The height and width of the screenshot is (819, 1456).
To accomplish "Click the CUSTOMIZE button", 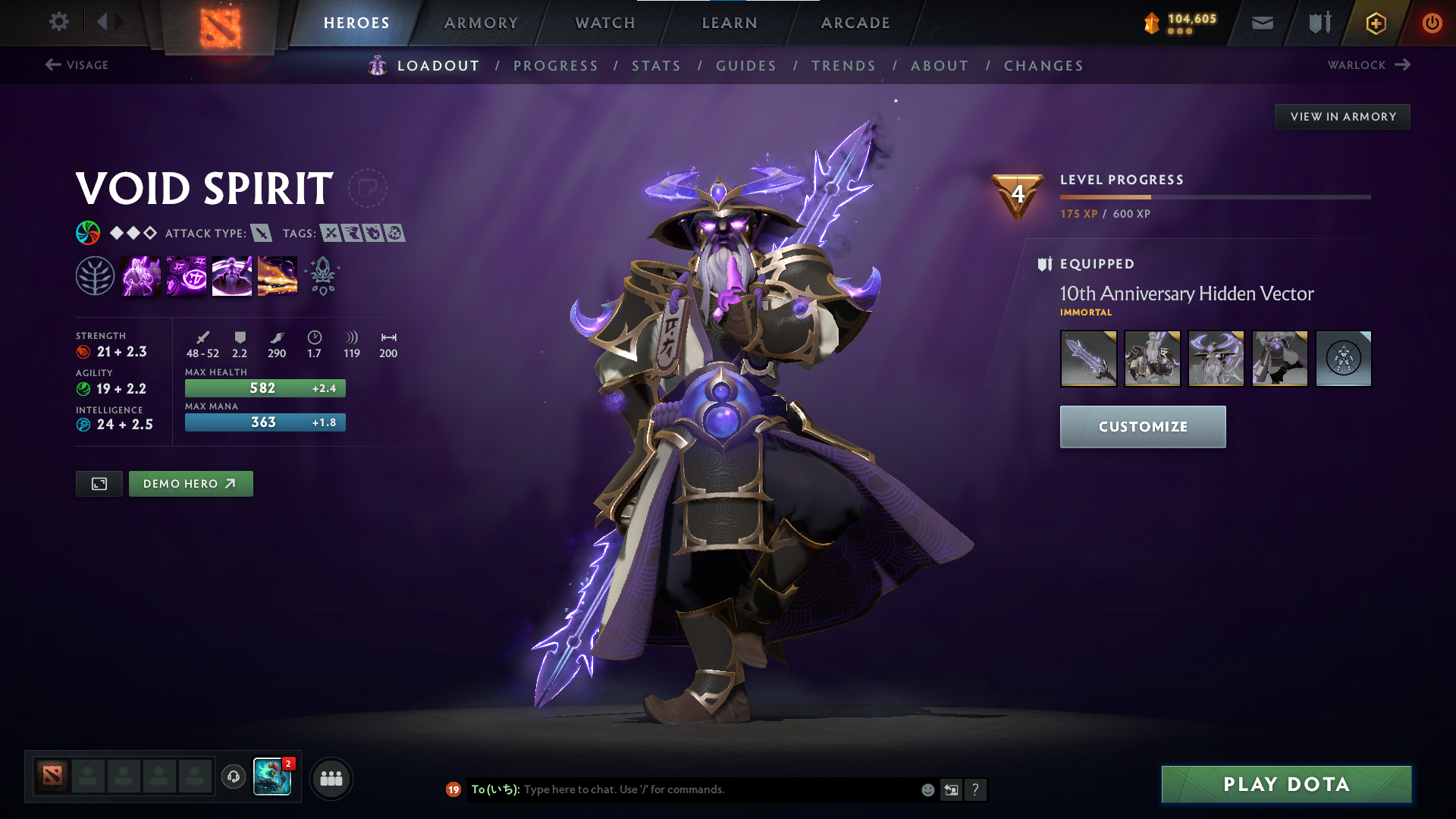I will pyautogui.click(x=1142, y=426).
